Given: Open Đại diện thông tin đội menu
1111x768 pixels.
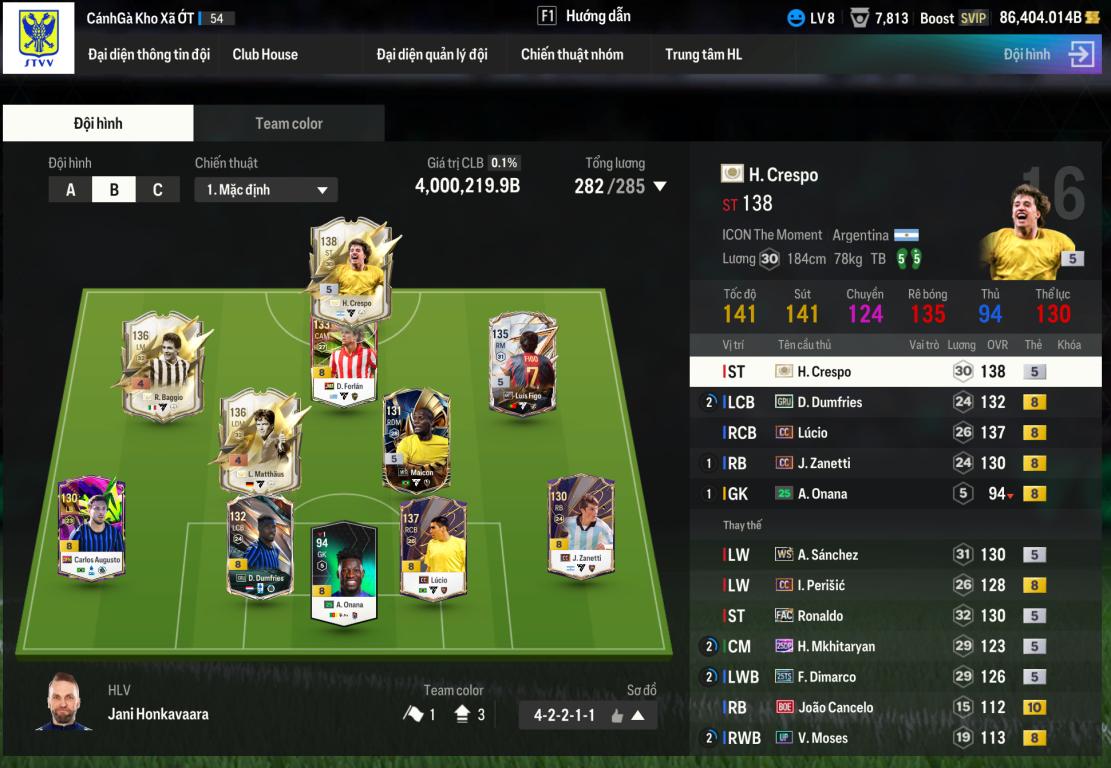Looking at the screenshot, I should tap(149, 55).
